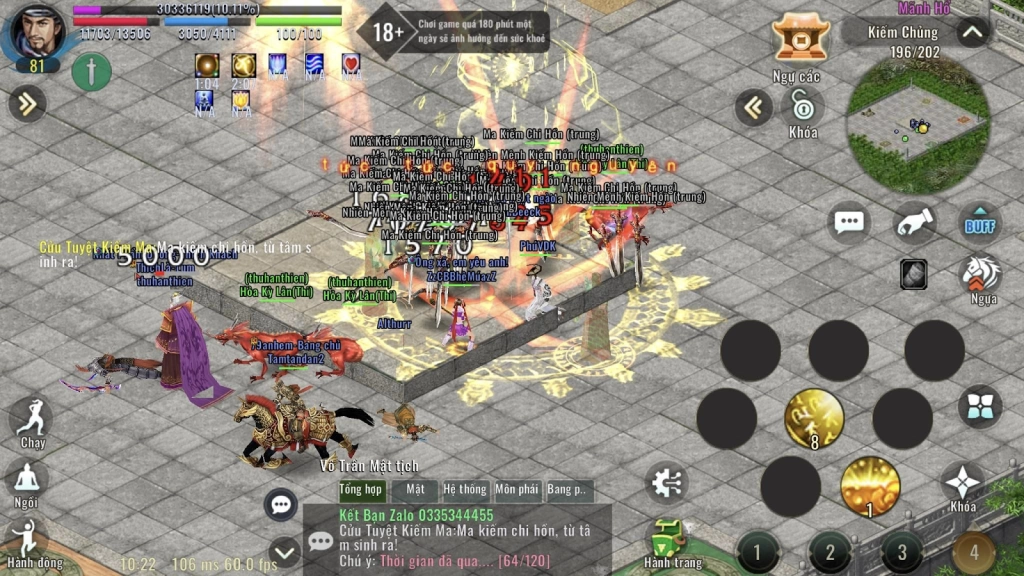Activate the BUFF button
The width and height of the screenshot is (1024, 576).
(980, 224)
